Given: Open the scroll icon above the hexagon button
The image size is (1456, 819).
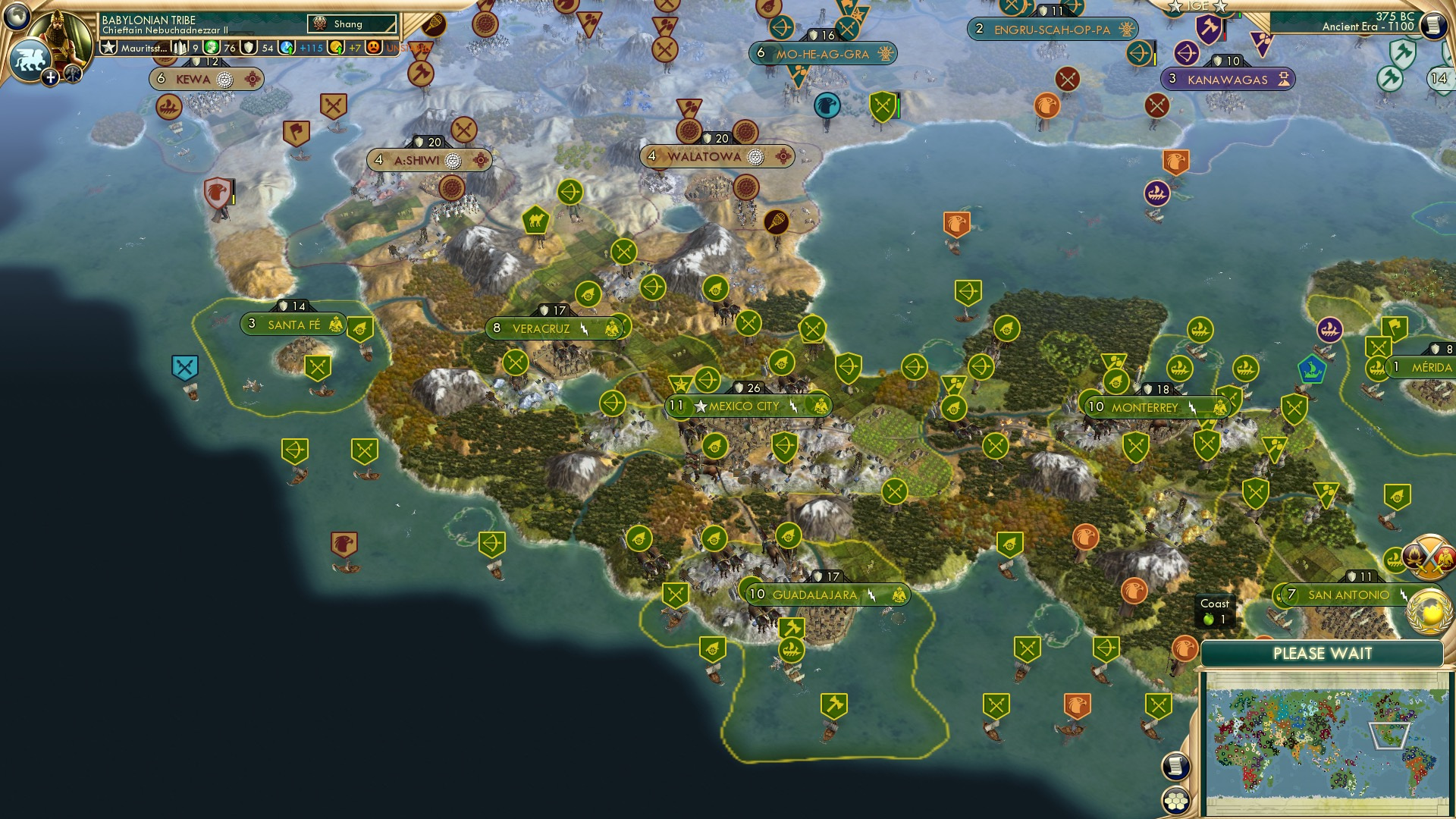Looking at the screenshot, I should pyautogui.click(x=1176, y=765).
